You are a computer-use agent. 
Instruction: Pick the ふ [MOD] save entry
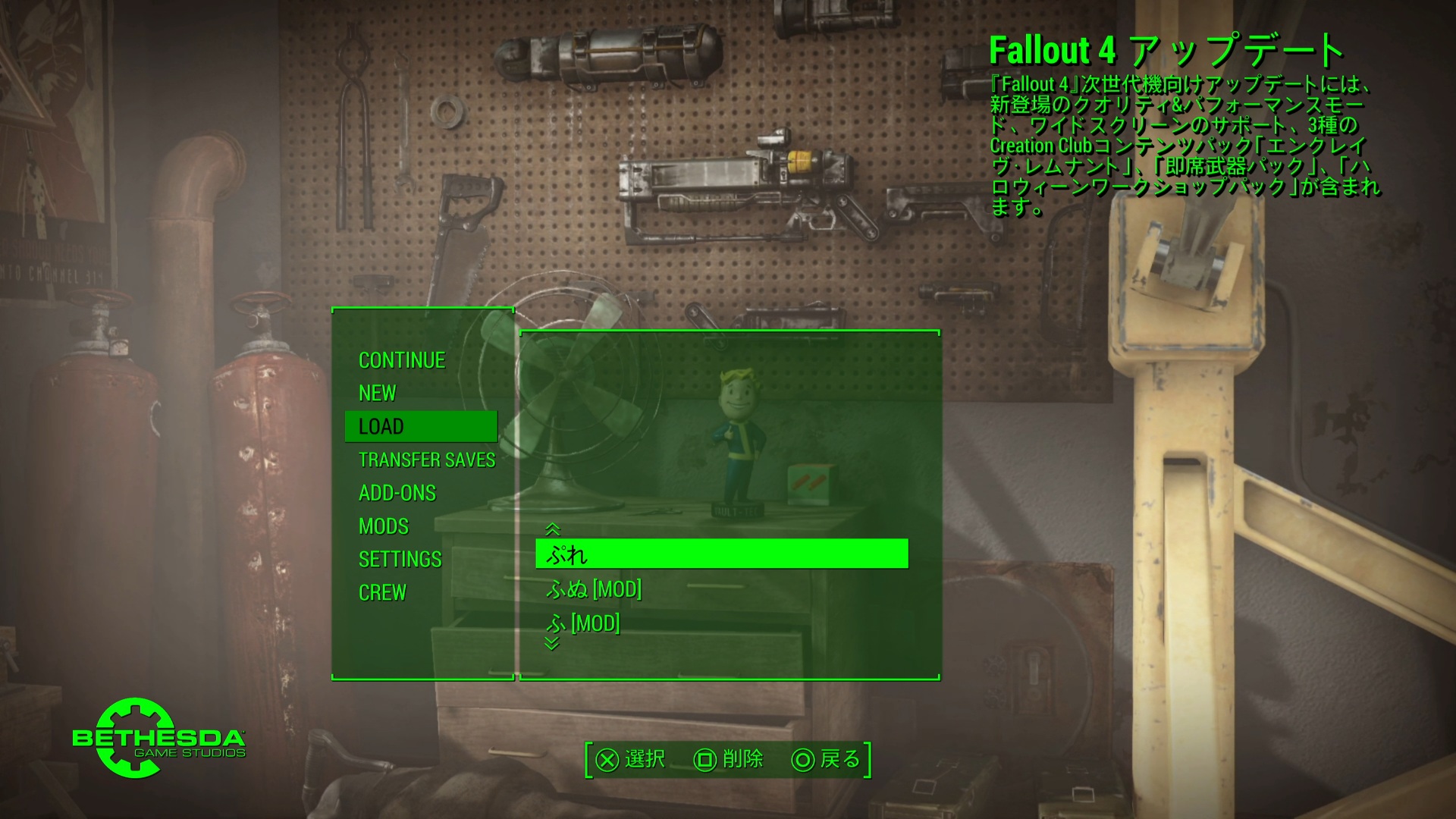(x=583, y=623)
